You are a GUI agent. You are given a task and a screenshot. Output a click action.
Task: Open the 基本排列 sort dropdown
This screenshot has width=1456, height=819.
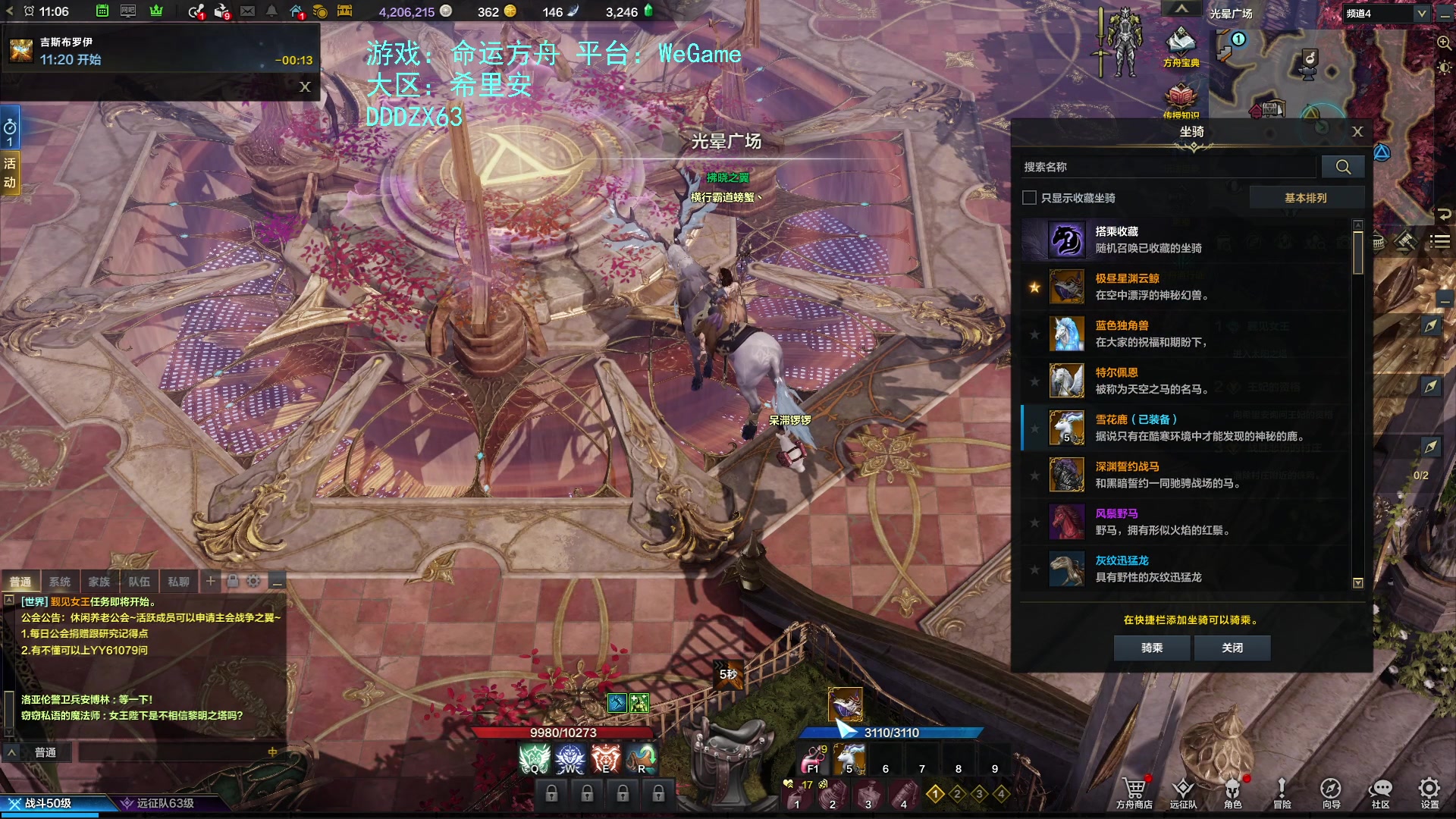click(1305, 198)
